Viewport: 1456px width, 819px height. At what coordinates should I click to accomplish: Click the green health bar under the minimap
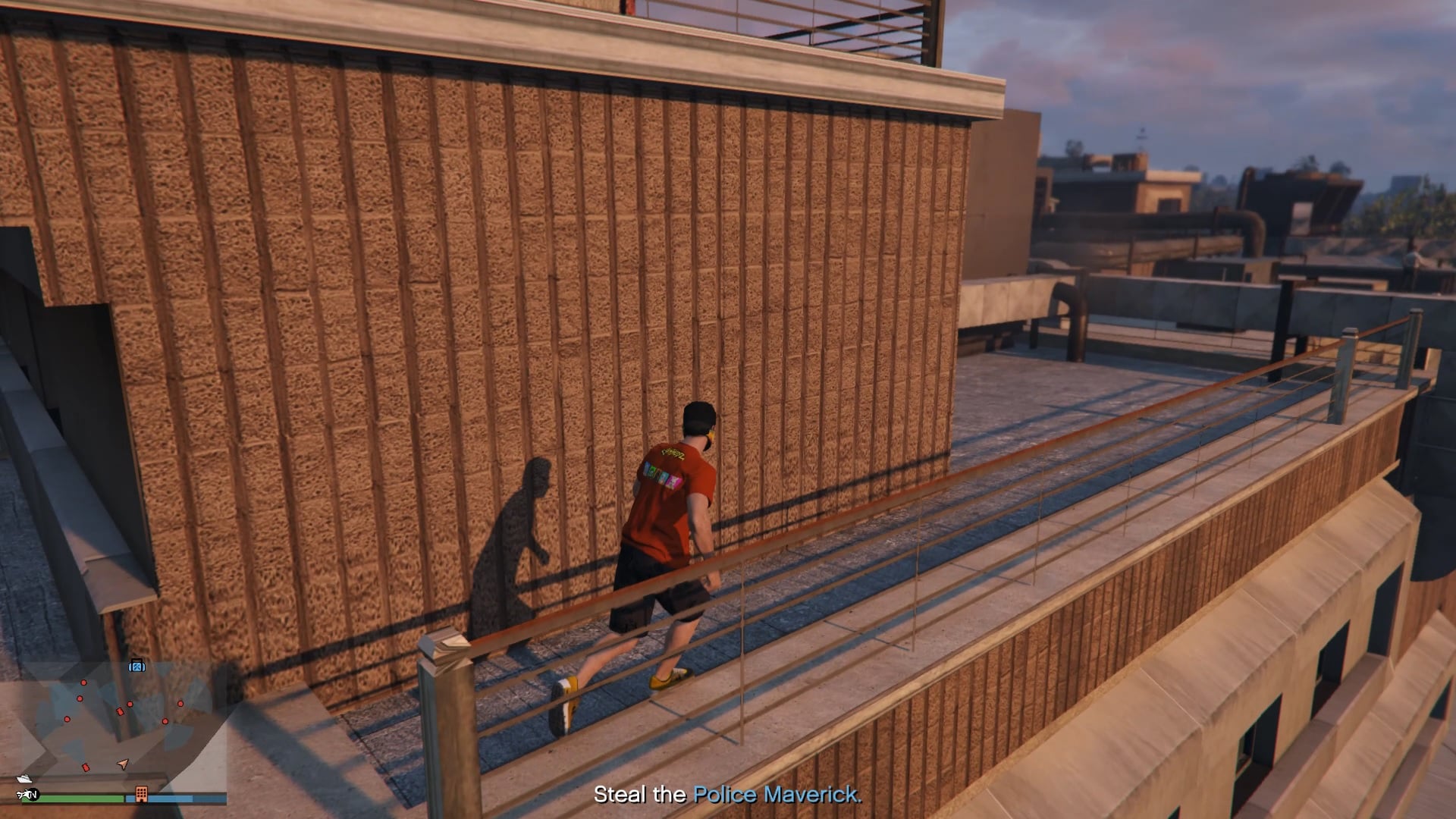[74, 797]
